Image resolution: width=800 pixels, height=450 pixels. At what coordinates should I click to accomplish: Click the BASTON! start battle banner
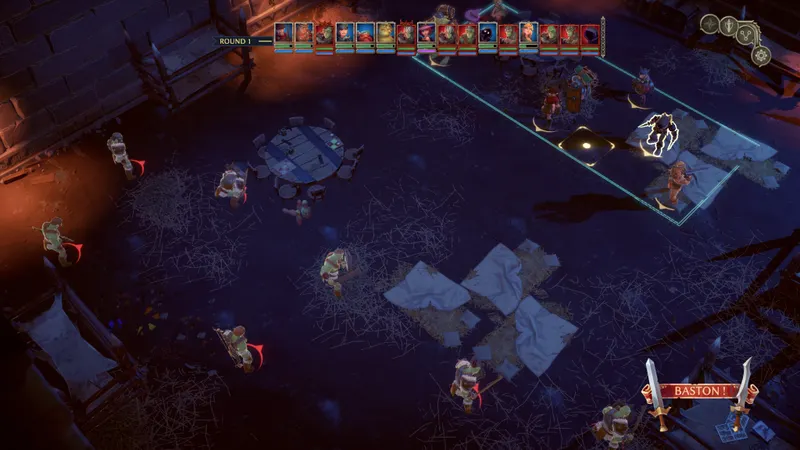tap(699, 391)
